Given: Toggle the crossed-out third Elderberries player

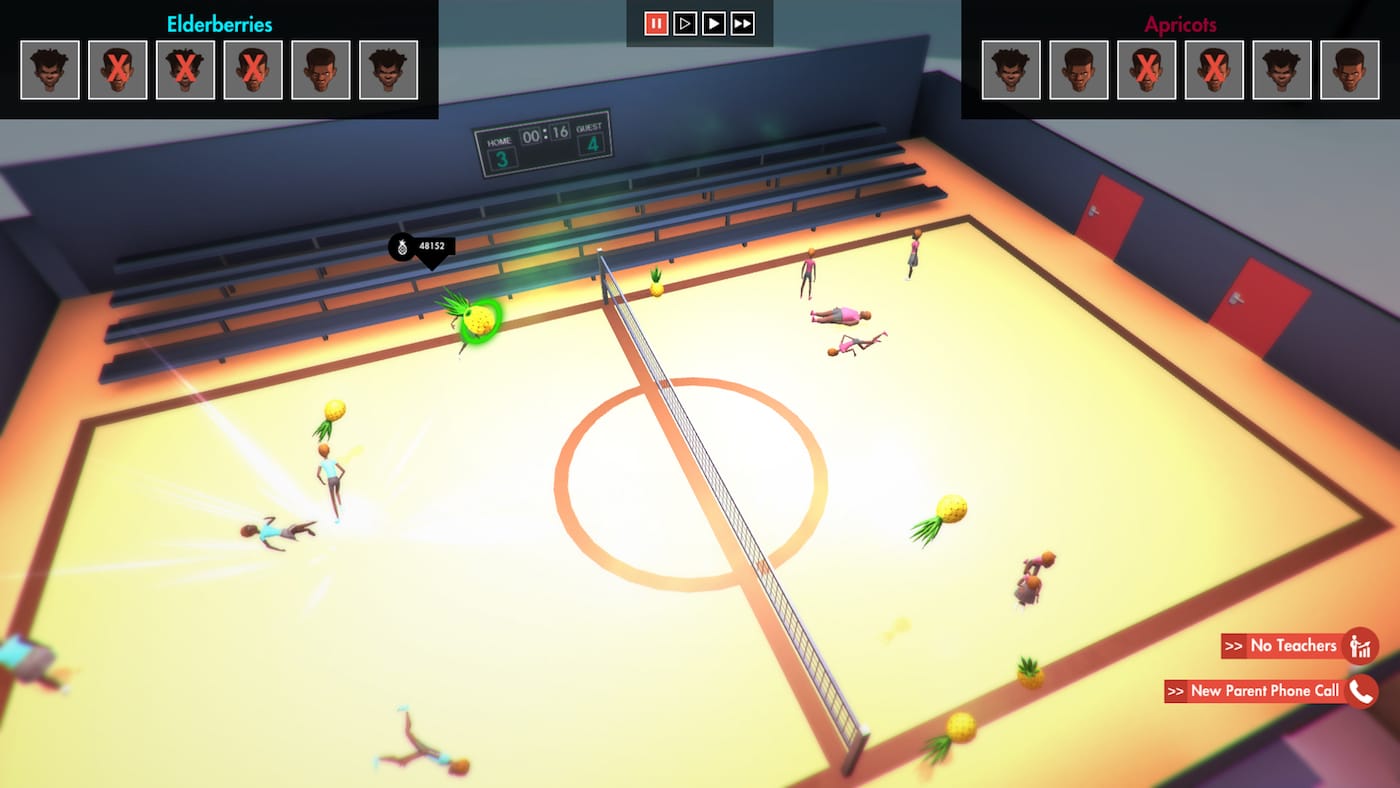Looking at the screenshot, I should pyautogui.click(x=186, y=70).
